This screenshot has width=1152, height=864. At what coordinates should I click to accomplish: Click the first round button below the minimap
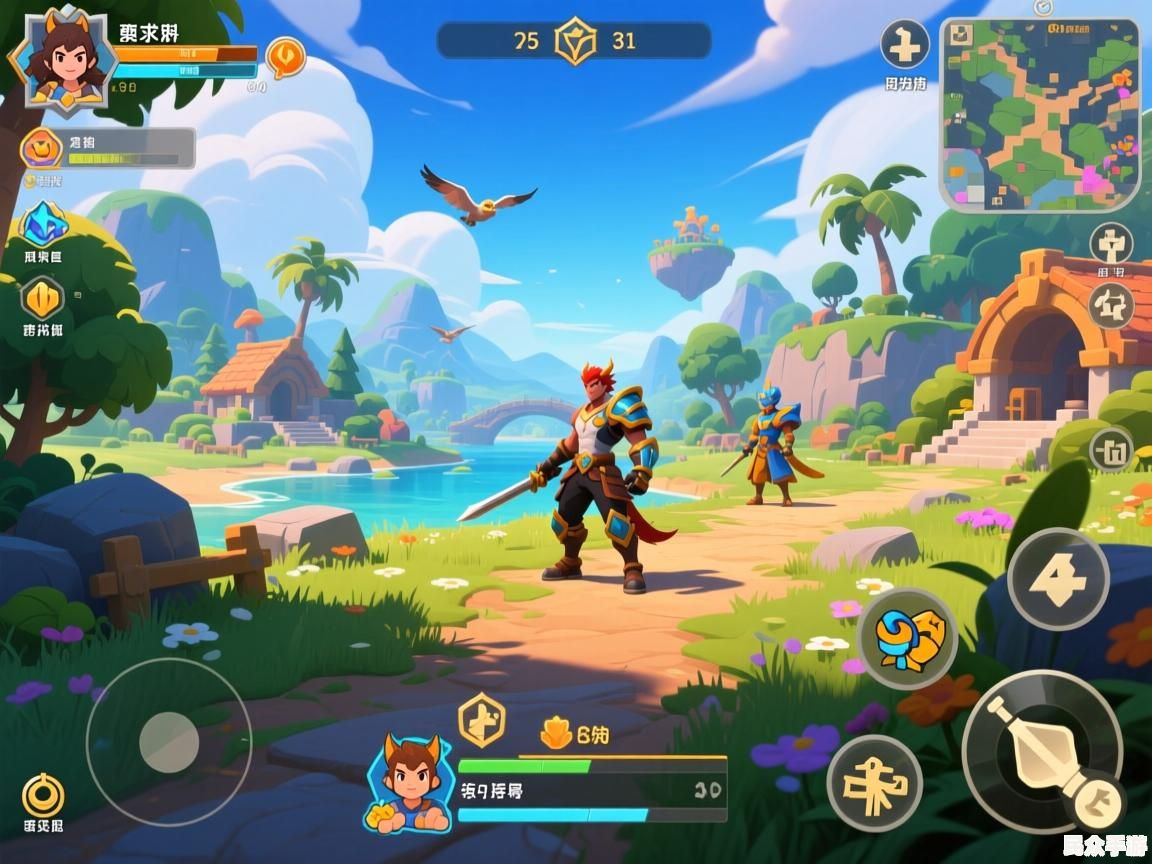[x=1111, y=243]
